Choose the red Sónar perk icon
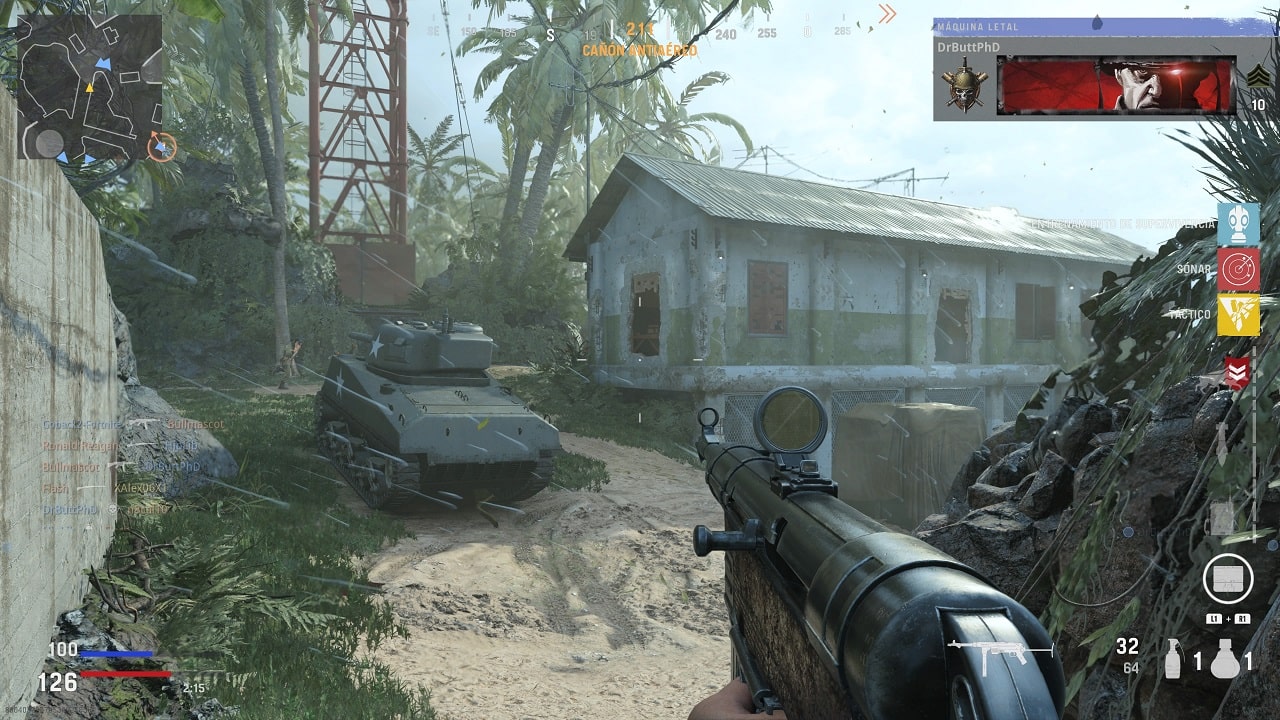Viewport: 1280px width, 720px height. pyautogui.click(x=1238, y=269)
